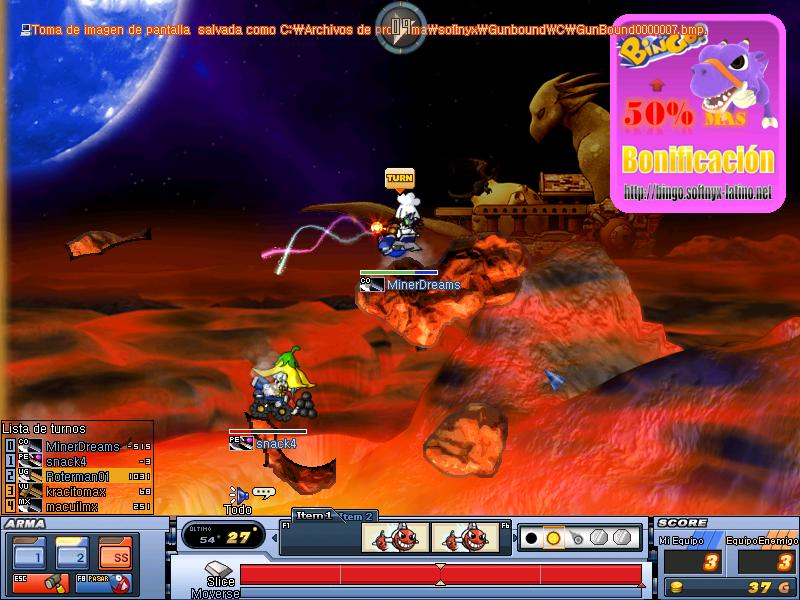Select weapon shot 1
Viewport: 800px width, 600px height.
29,551
